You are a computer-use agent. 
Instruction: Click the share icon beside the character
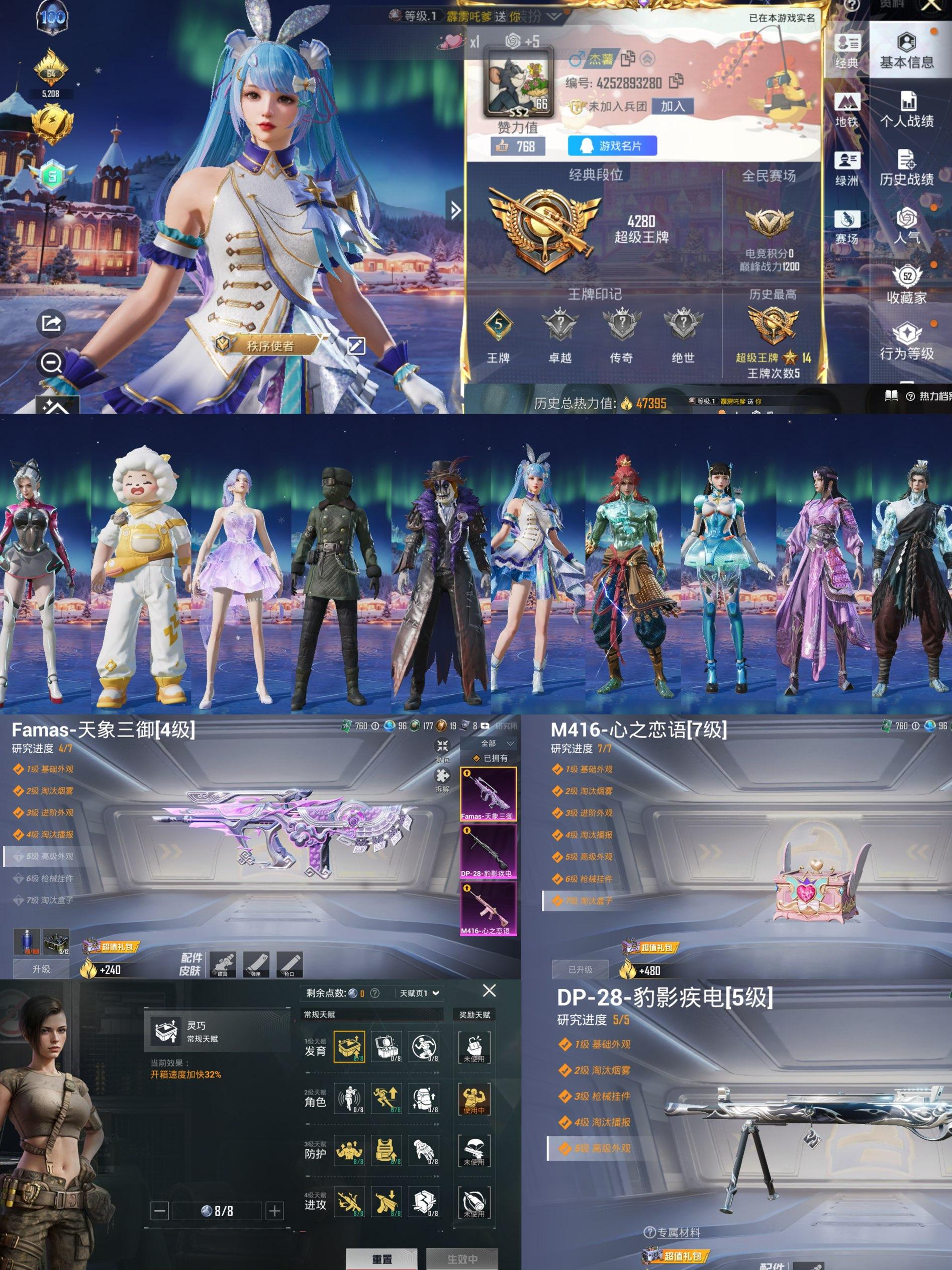point(51,323)
